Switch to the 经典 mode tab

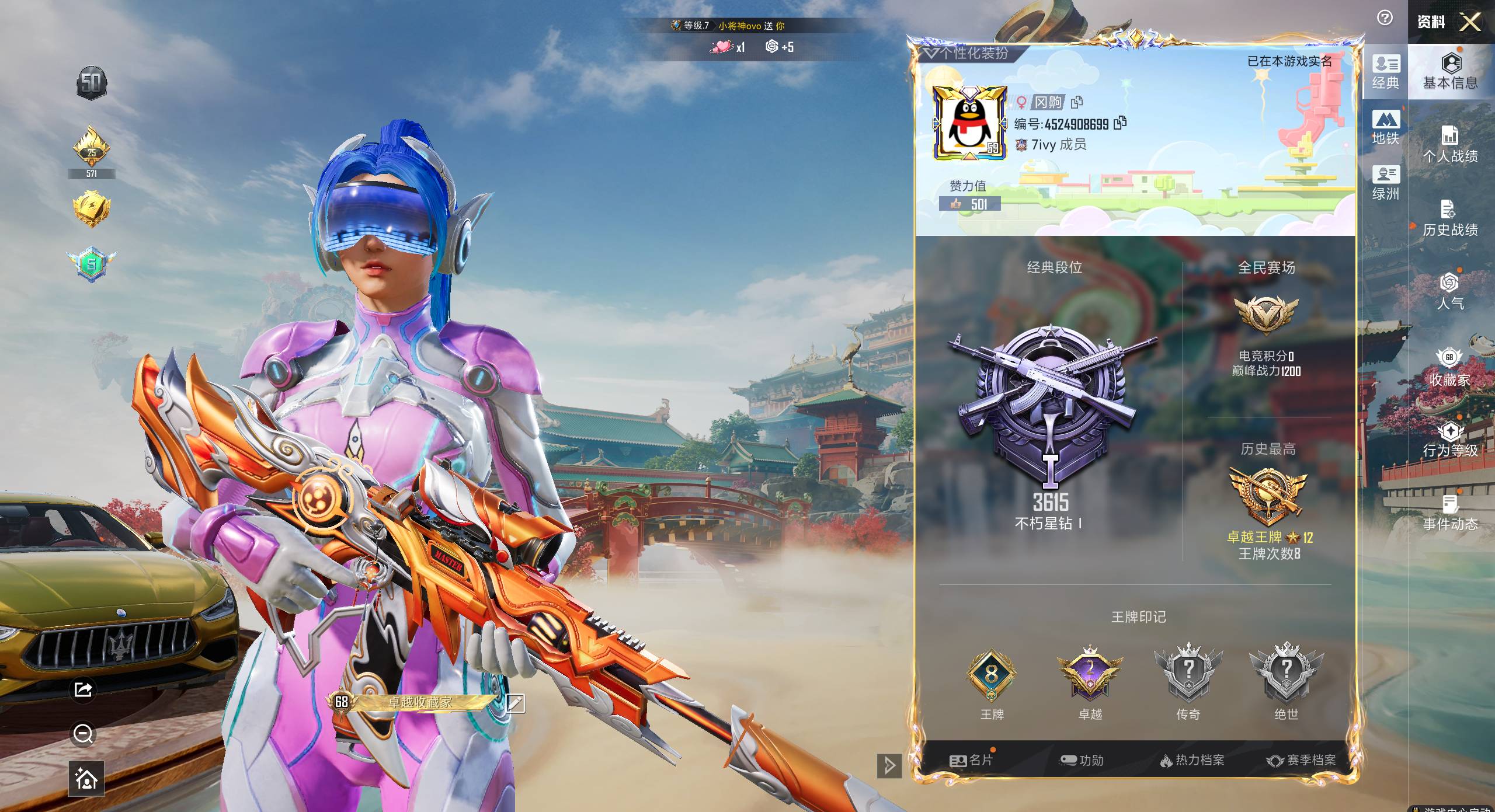1385,72
